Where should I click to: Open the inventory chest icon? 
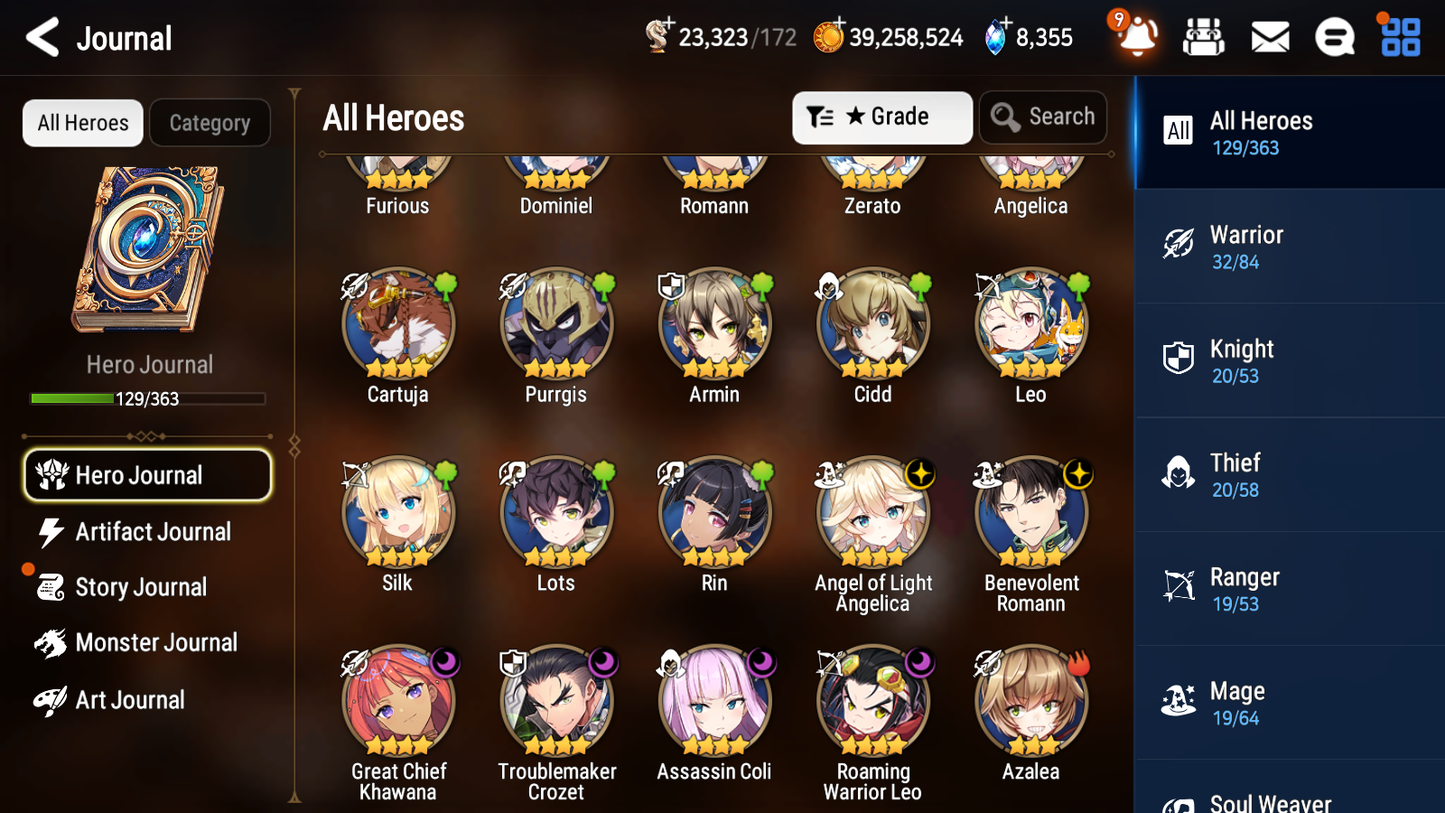(x=1203, y=36)
